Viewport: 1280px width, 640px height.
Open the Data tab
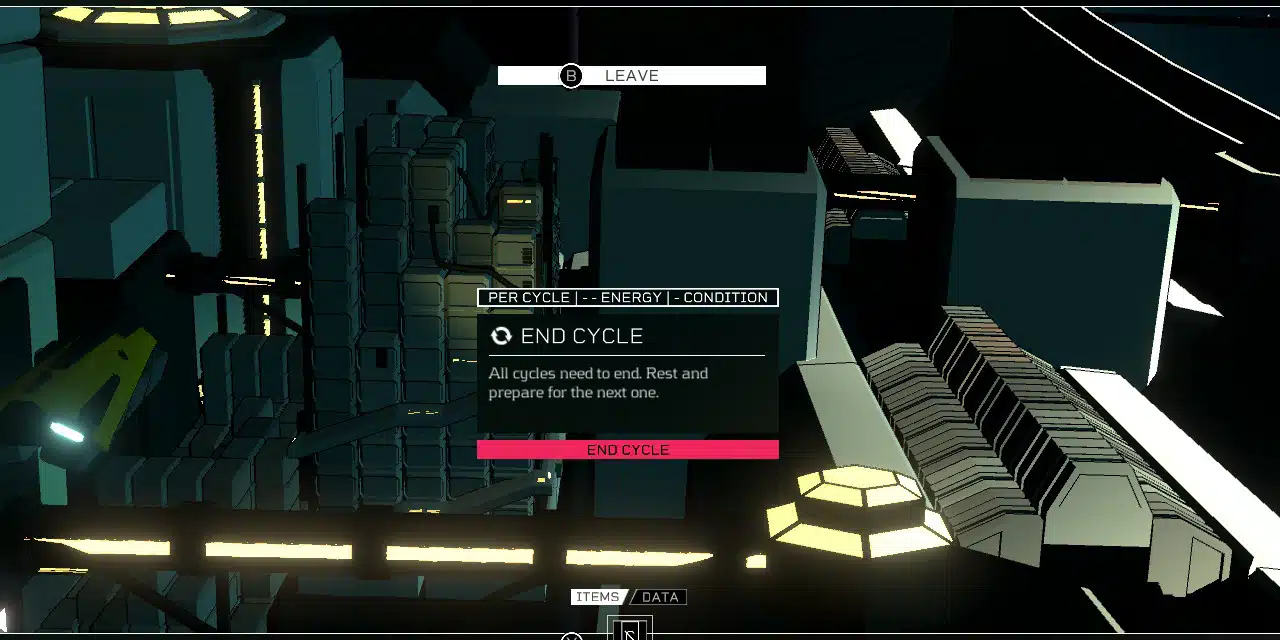660,597
